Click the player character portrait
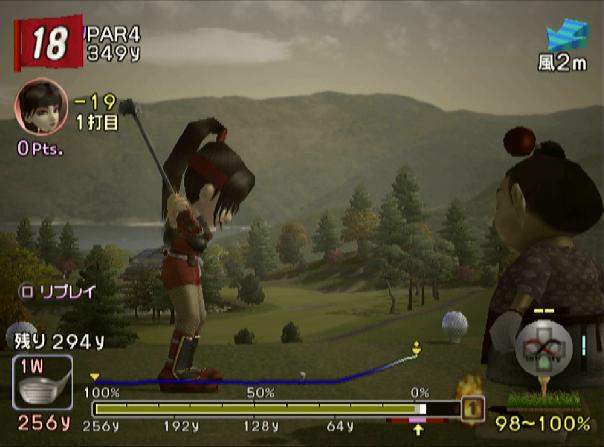Screen dimensions: 604x447 click(x=40, y=104)
